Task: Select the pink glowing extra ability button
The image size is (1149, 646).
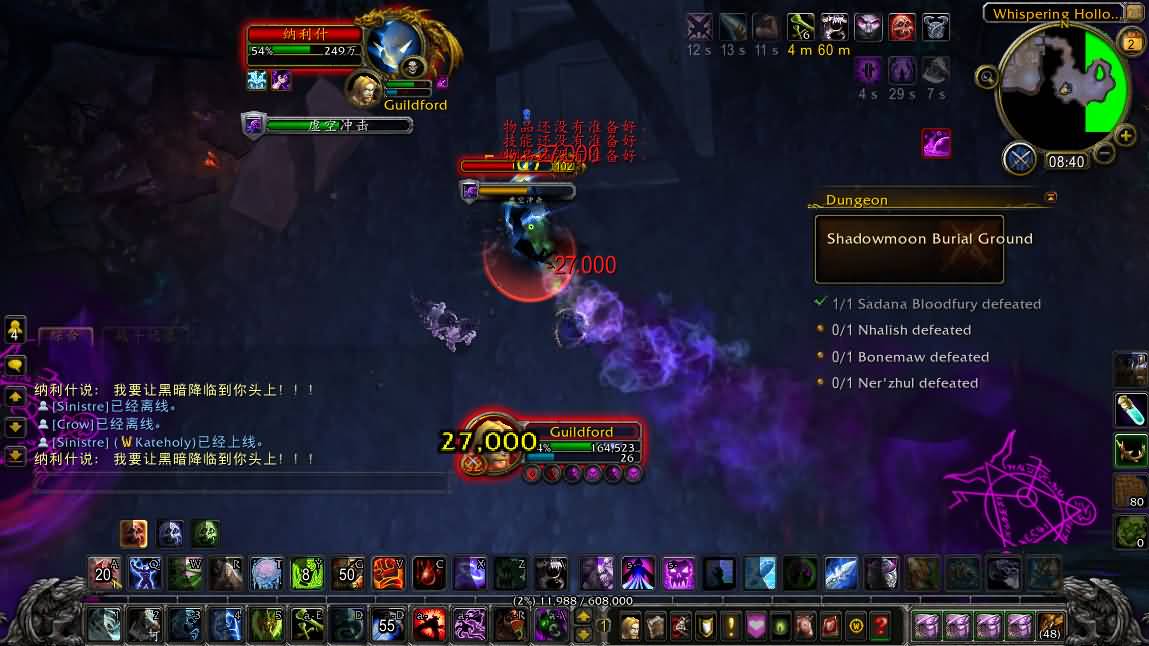Action: click(x=936, y=143)
